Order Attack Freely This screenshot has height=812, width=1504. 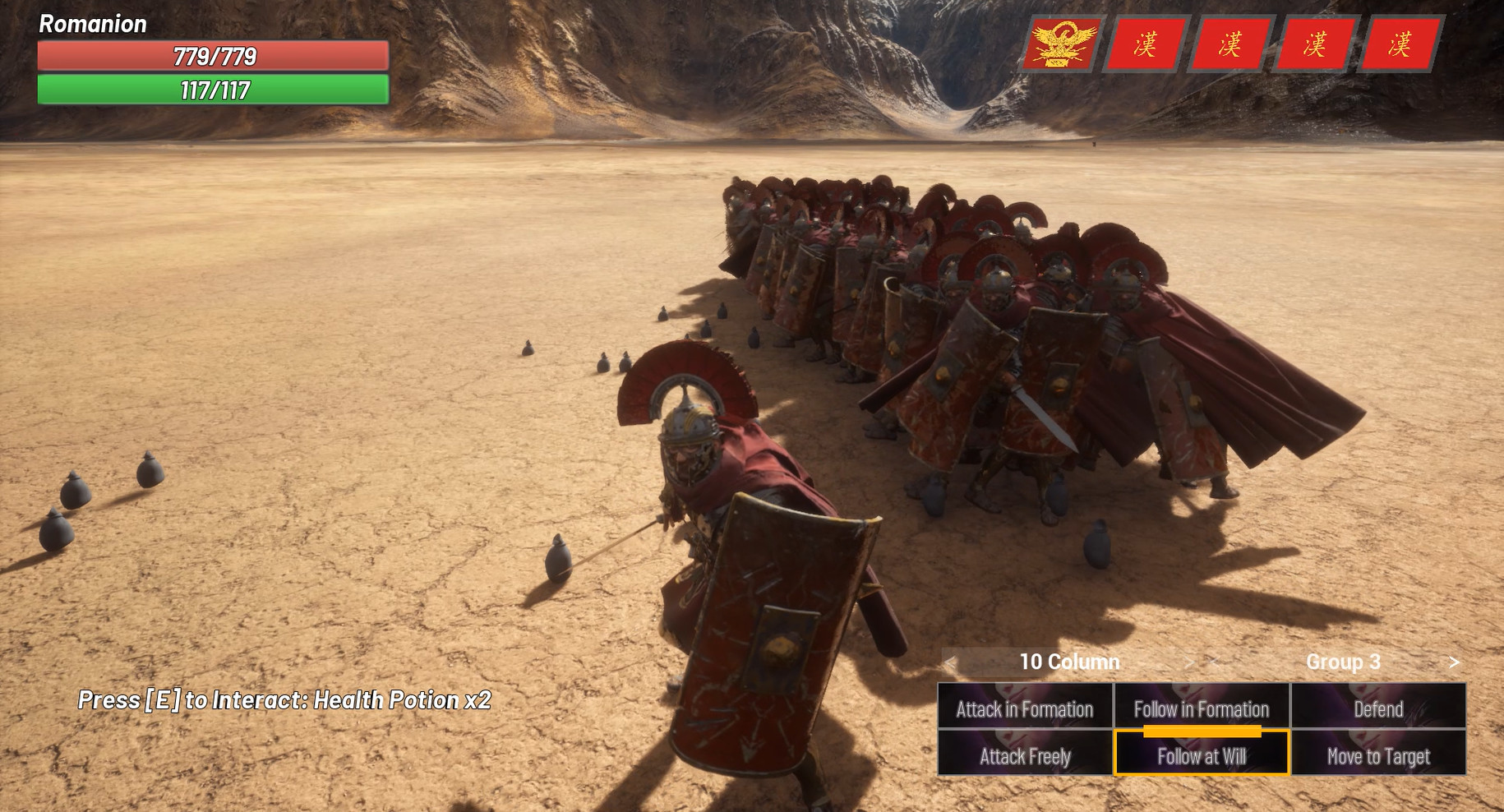1024,756
